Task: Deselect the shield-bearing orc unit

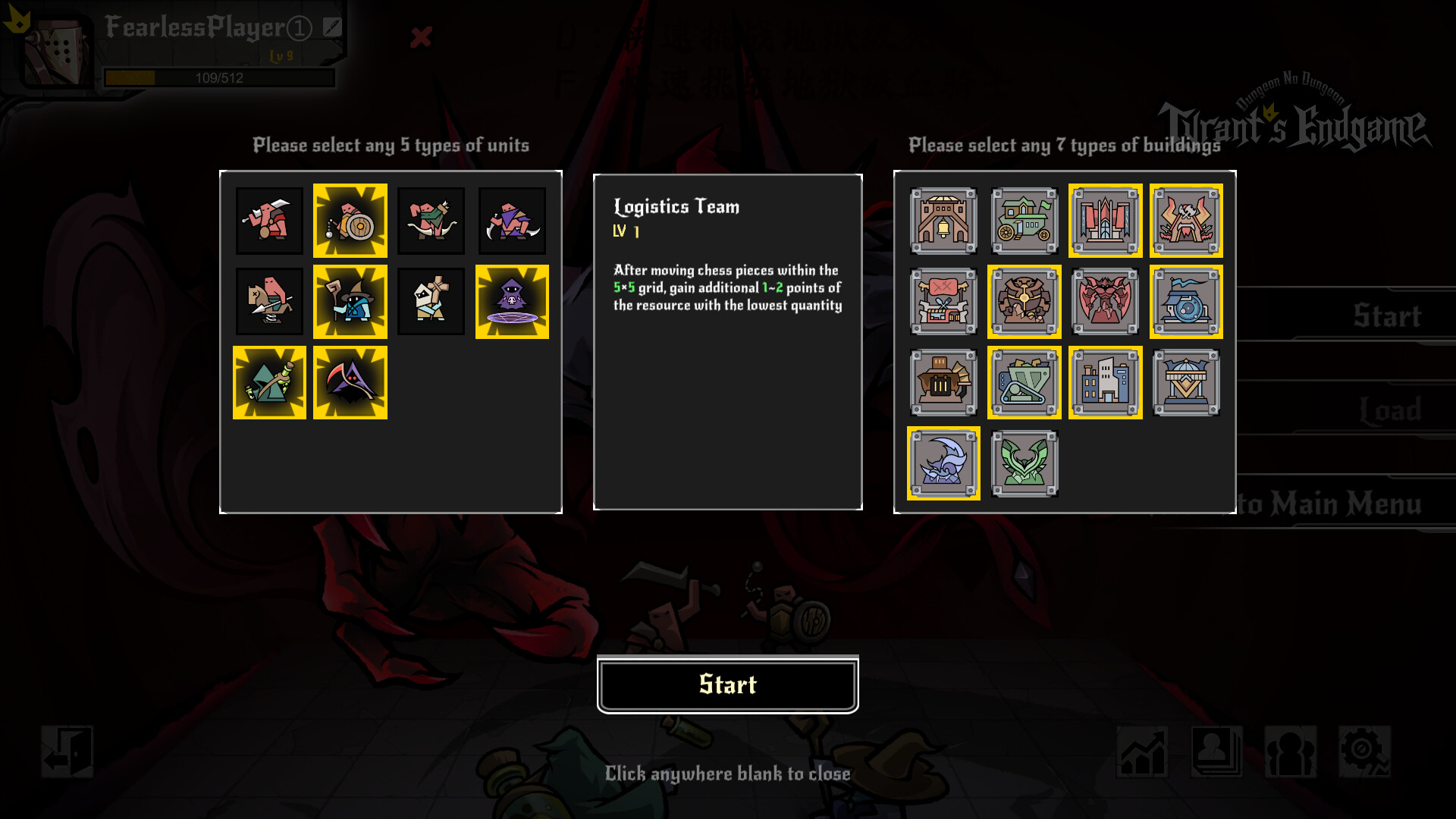Action: (350, 221)
